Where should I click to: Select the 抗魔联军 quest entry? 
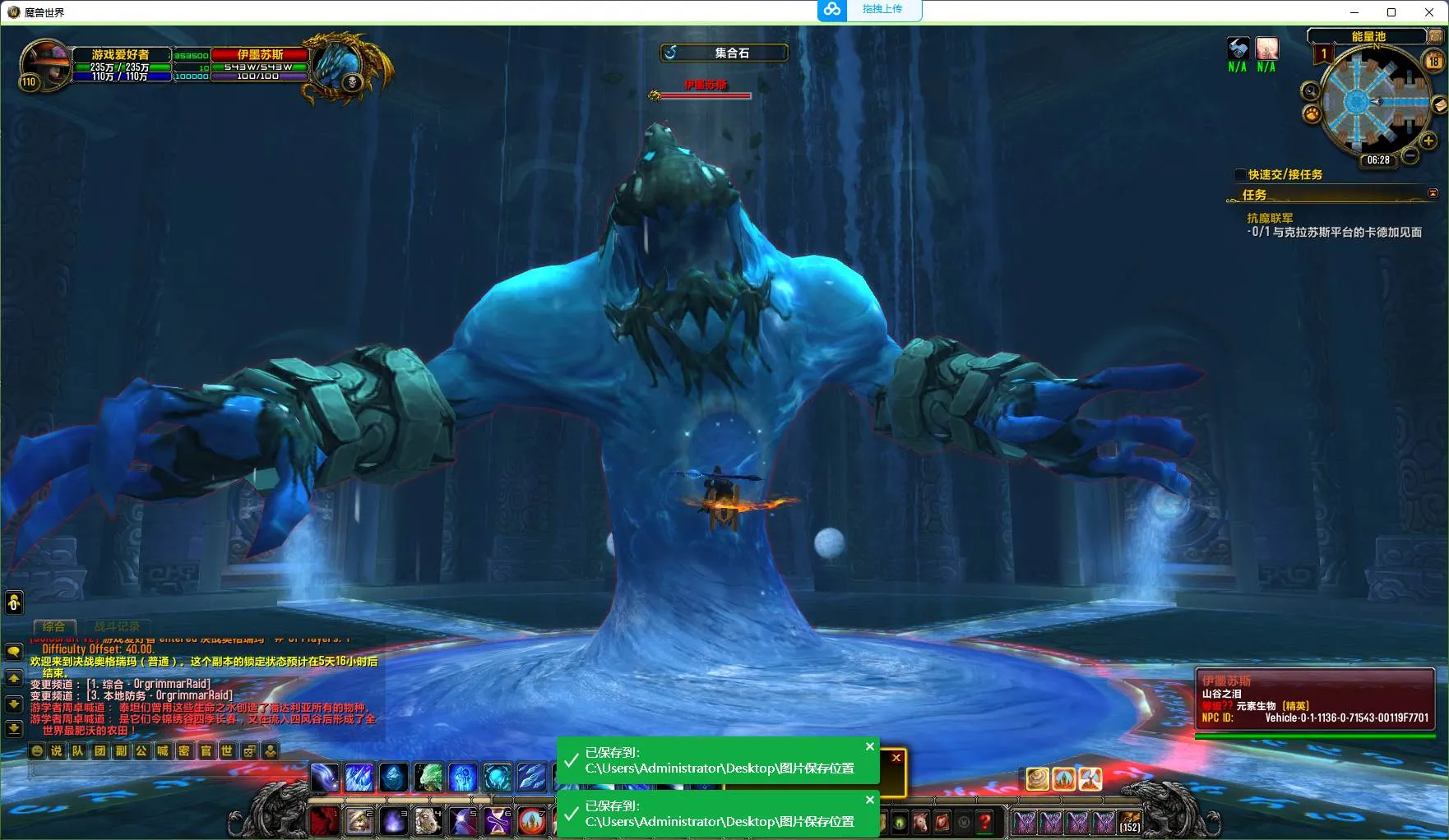pos(1270,218)
